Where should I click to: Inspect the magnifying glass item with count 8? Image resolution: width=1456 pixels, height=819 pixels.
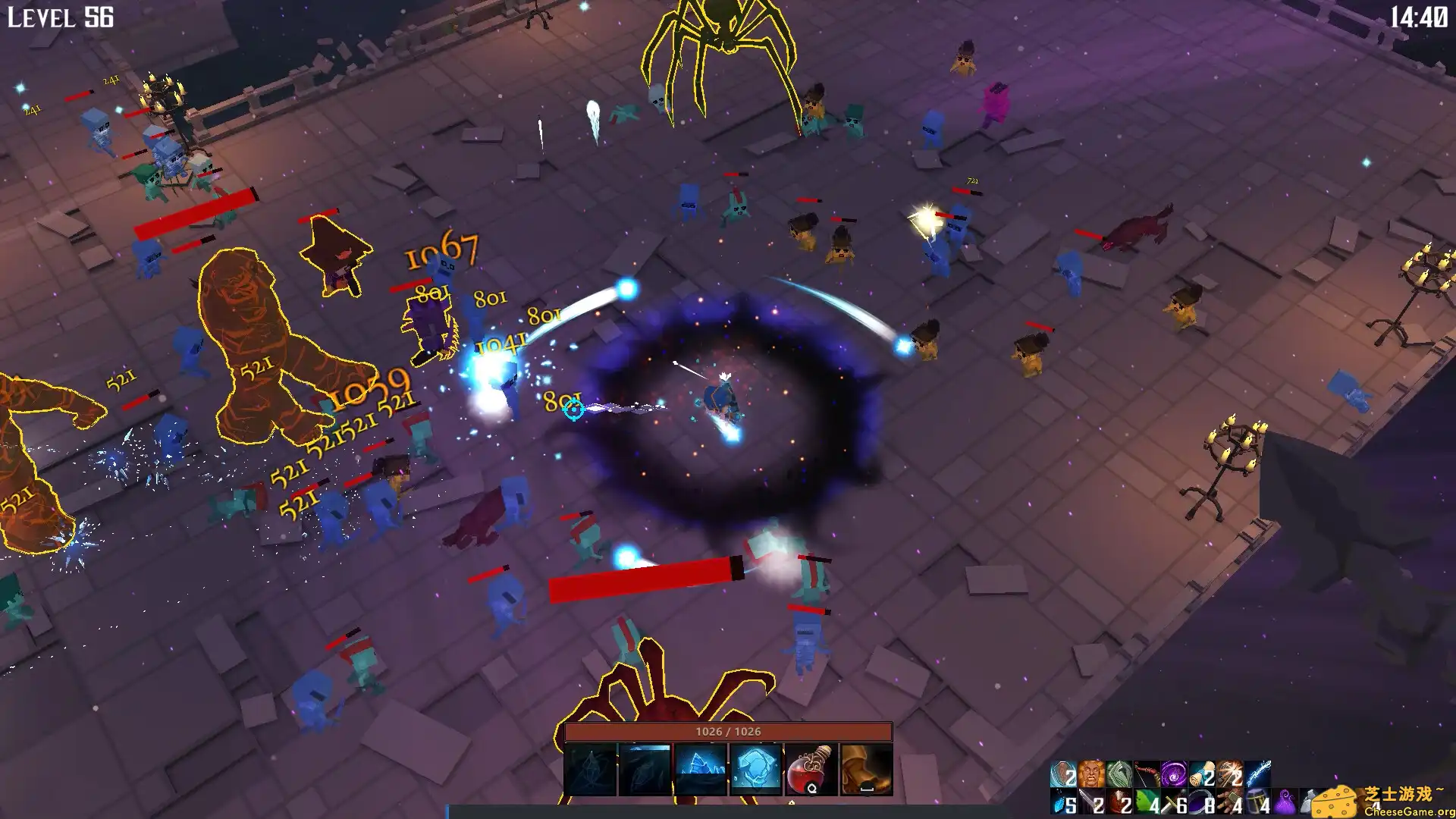coord(1202,802)
